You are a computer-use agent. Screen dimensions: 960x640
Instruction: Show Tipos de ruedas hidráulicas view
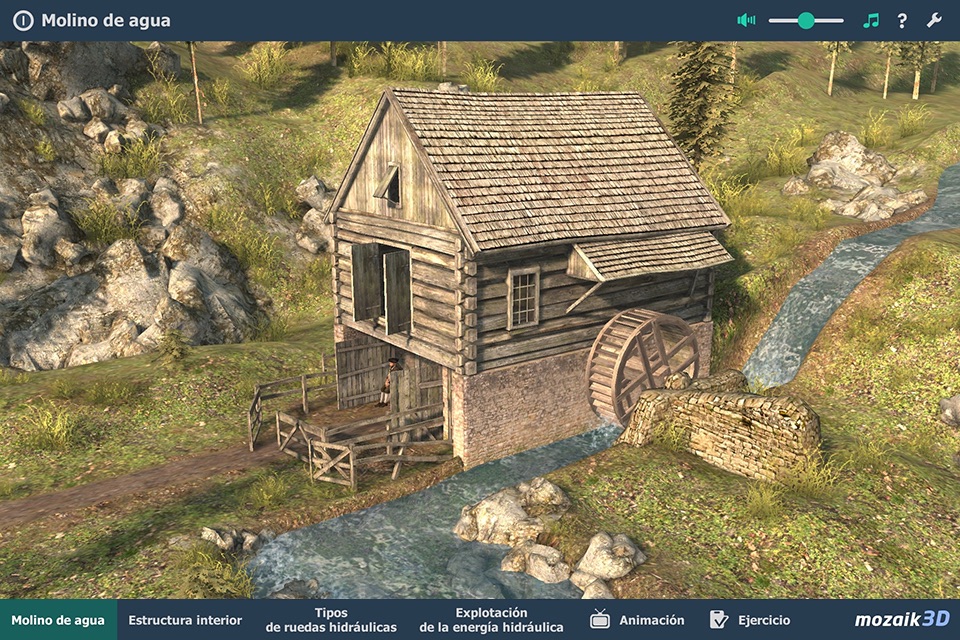pos(331,620)
